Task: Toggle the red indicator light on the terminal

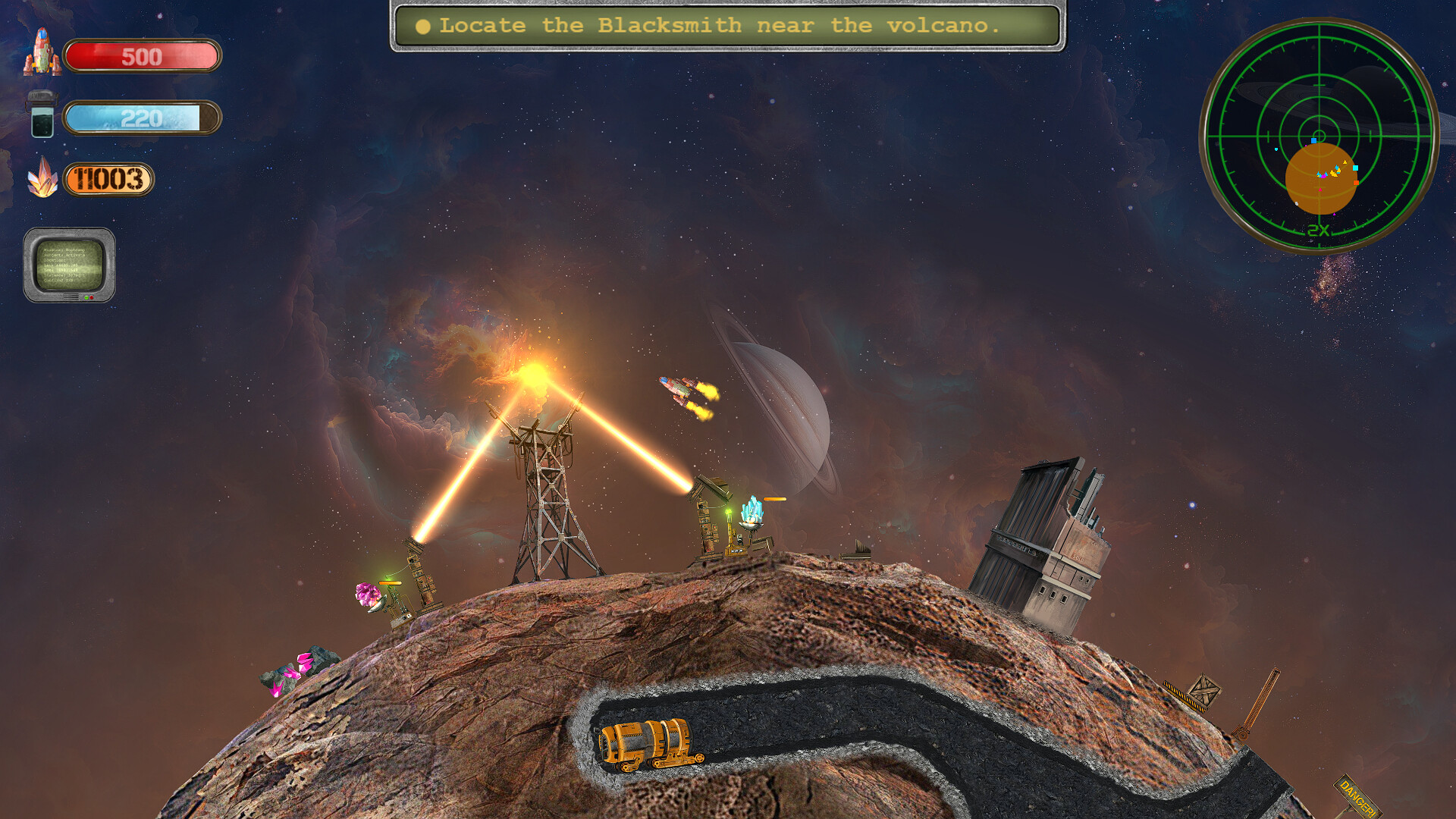Action: point(92,297)
